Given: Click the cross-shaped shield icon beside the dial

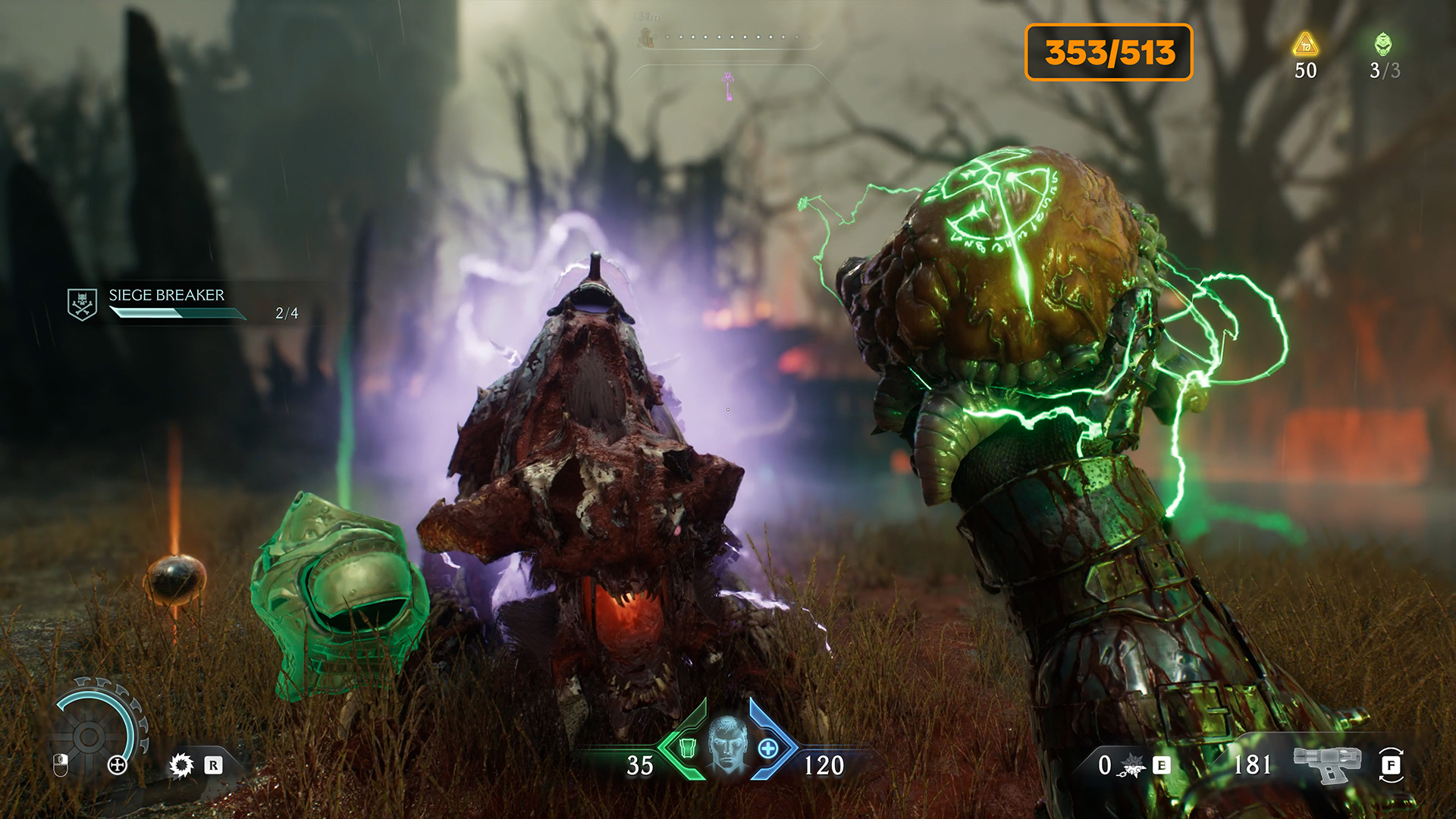Looking at the screenshot, I should click(117, 764).
